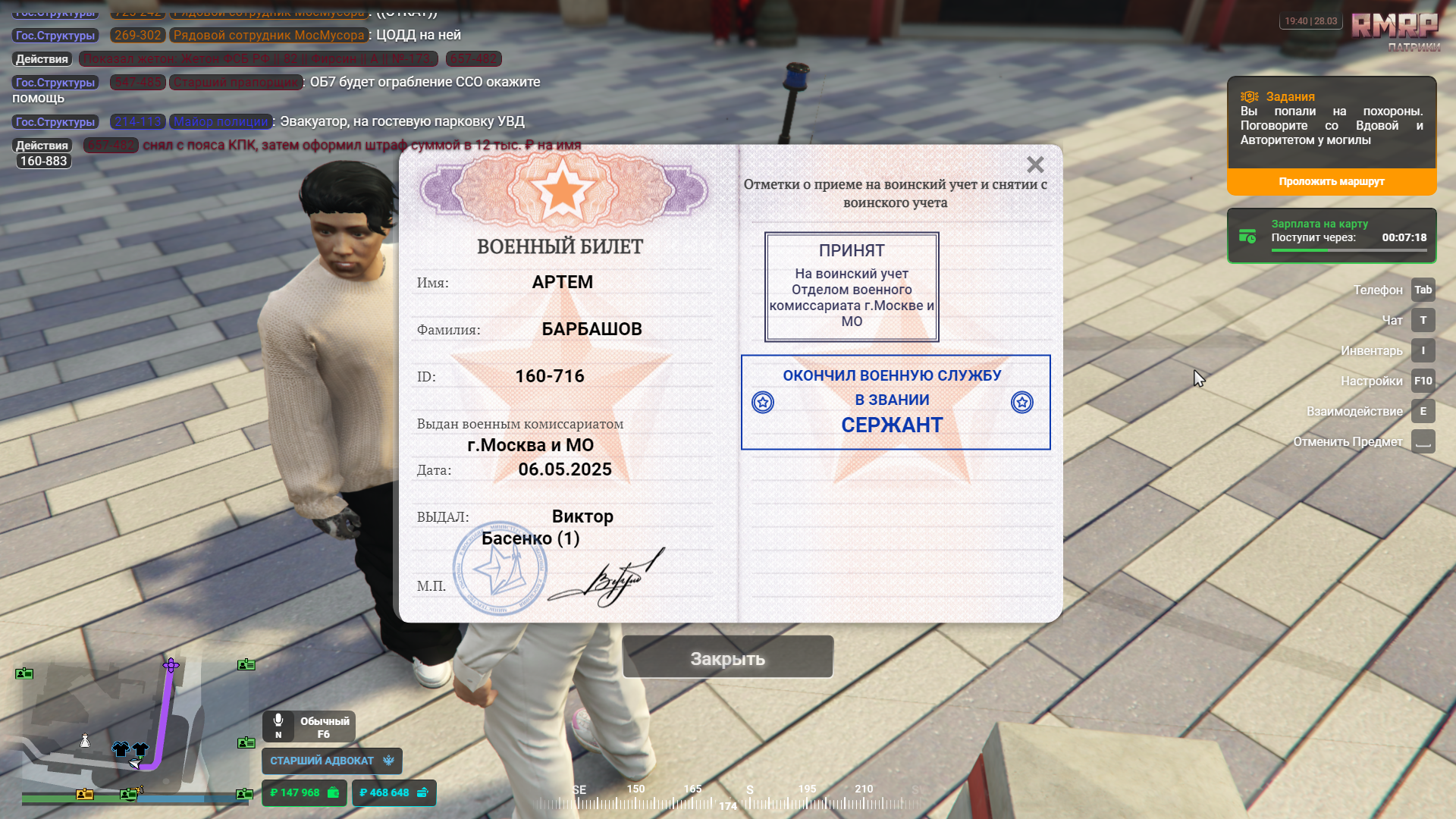Select the Задания quest tracker panel

coord(1331,123)
